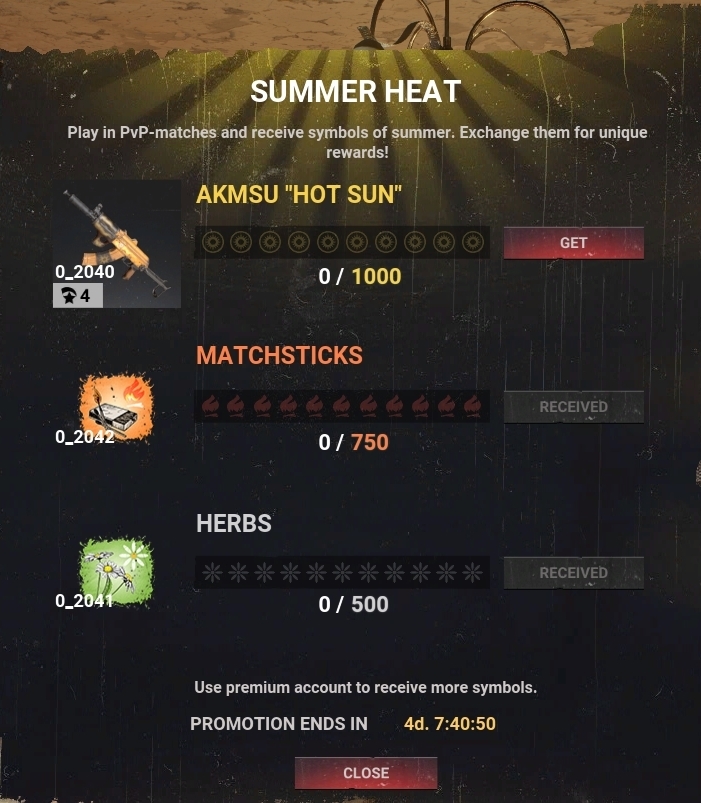Select the Matchsticks reward icon
The height and width of the screenshot is (803, 701).
[115, 409]
